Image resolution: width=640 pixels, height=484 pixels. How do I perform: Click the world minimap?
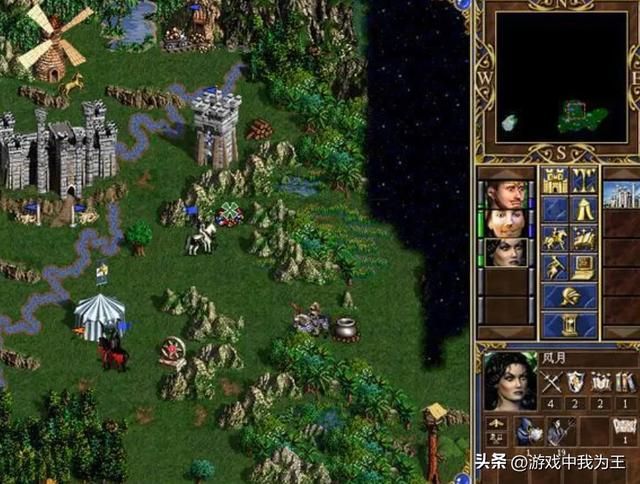point(556,77)
